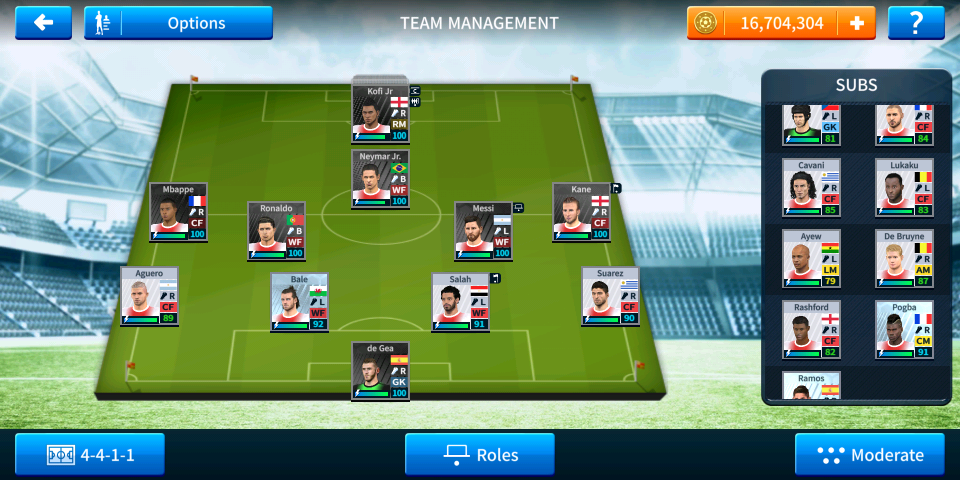Select Bale's player card
960x480 pixels.
pos(299,302)
